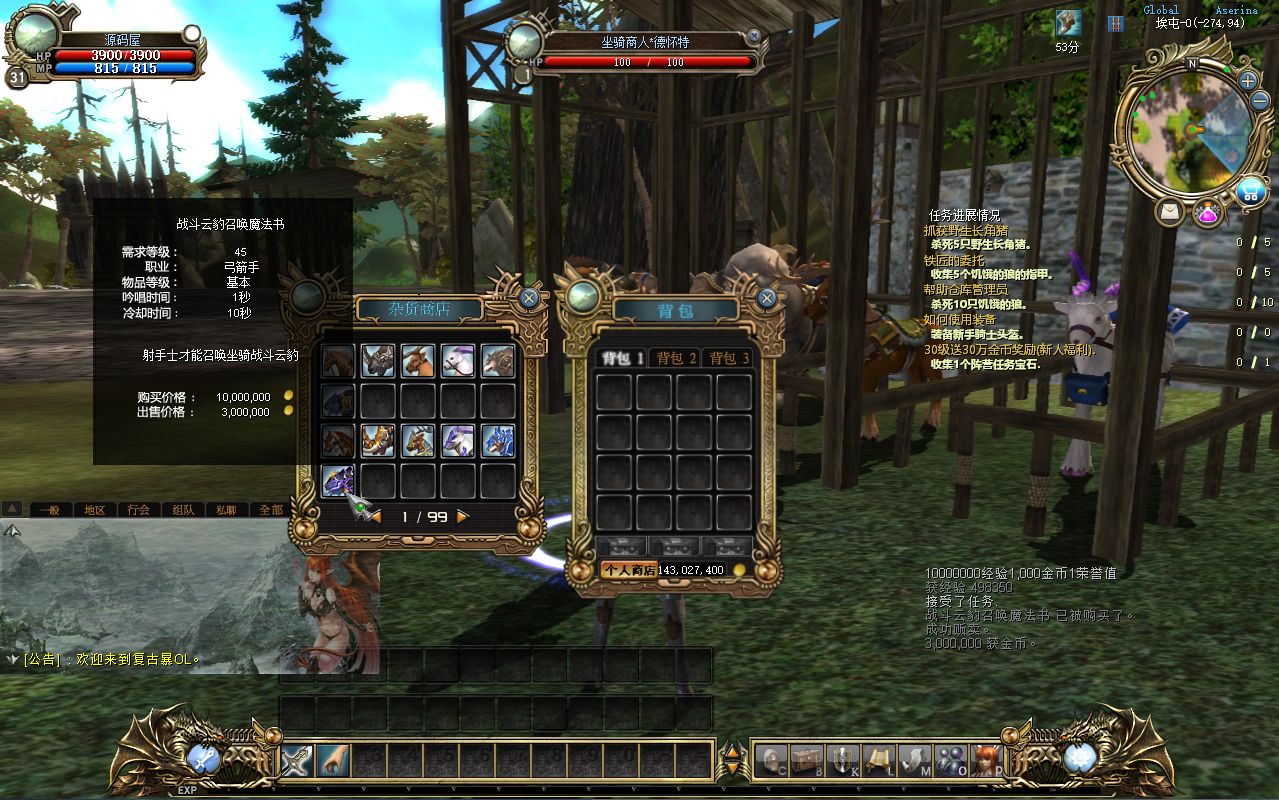Select the purple panther mount item
Viewport: 1279px width, 800px height.
338,481
